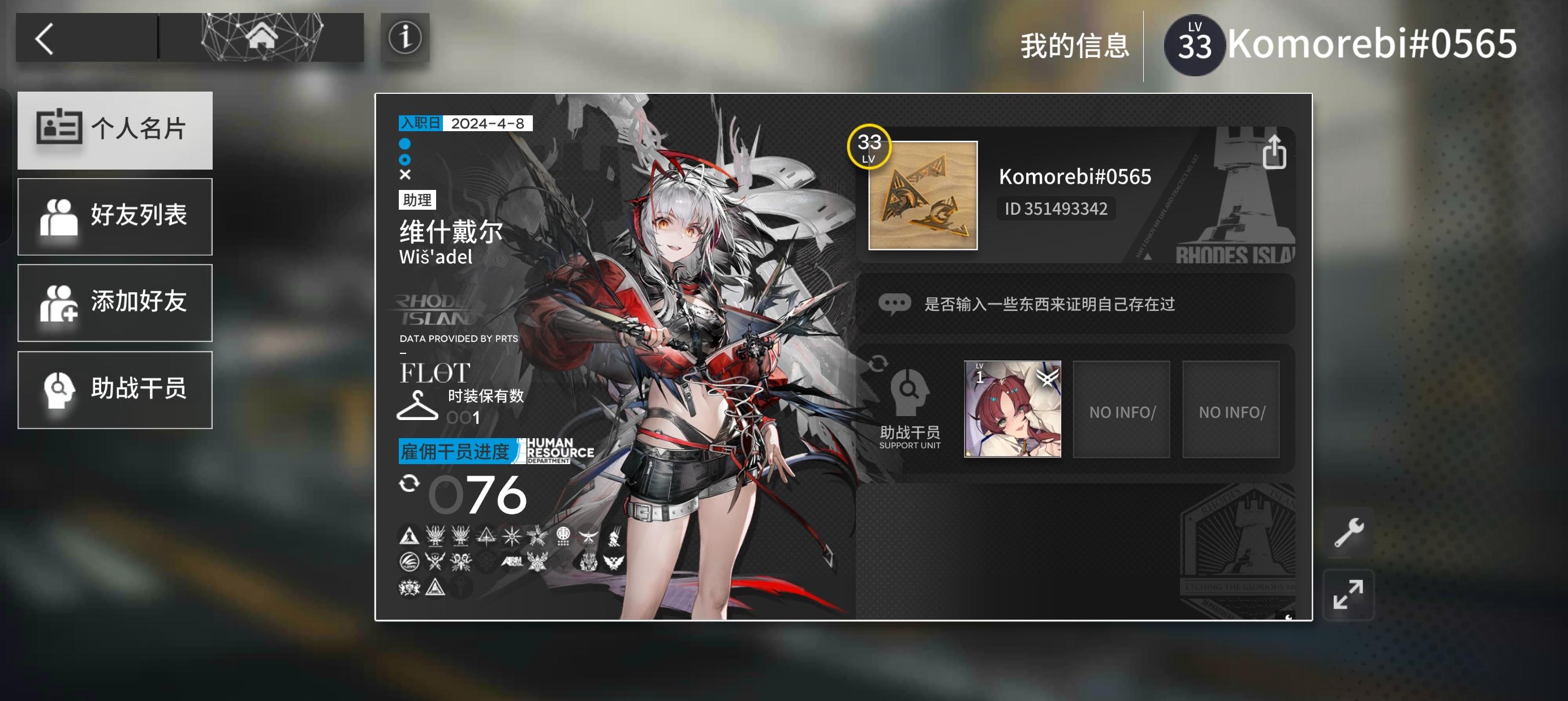Select the 个人名片 tab
The height and width of the screenshot is (701, 1568).
(114, 129)
